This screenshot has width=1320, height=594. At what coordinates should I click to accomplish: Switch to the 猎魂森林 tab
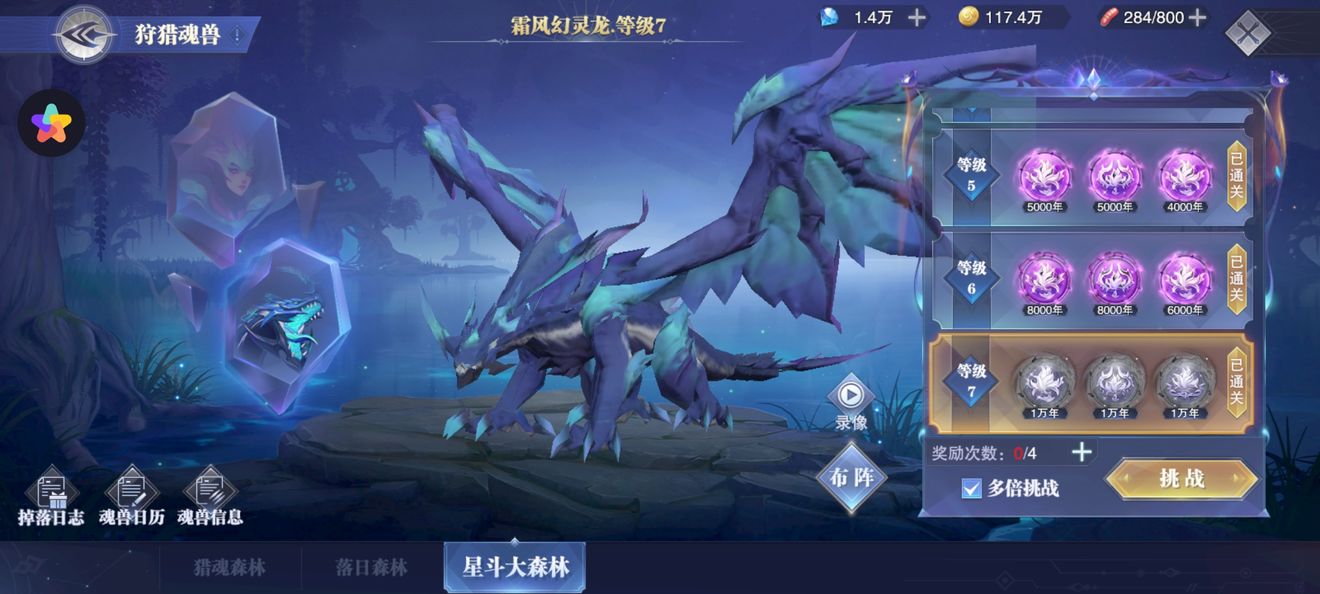tap(230, 568)
